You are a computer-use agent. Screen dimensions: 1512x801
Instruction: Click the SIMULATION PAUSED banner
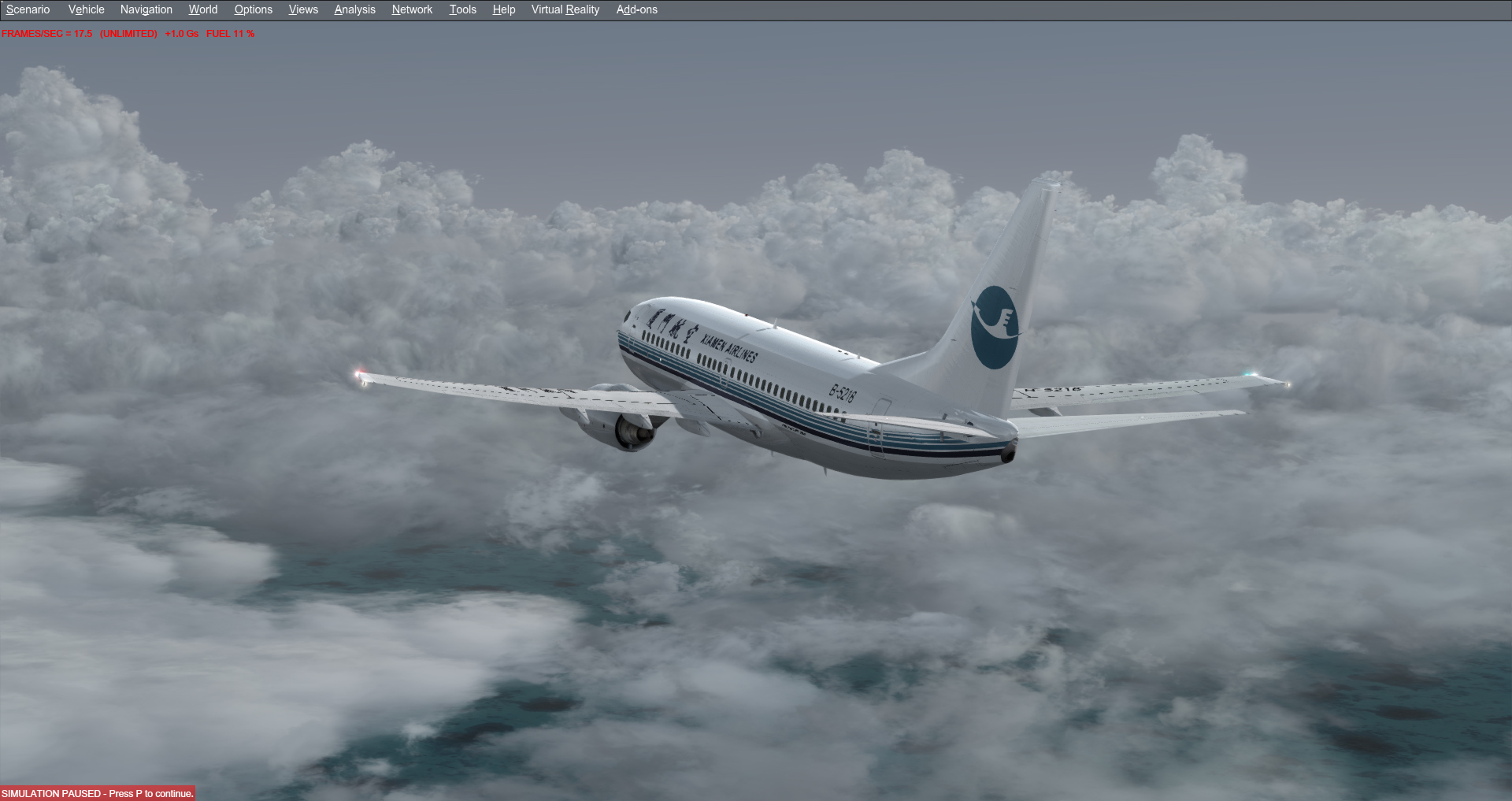[97, 794]
